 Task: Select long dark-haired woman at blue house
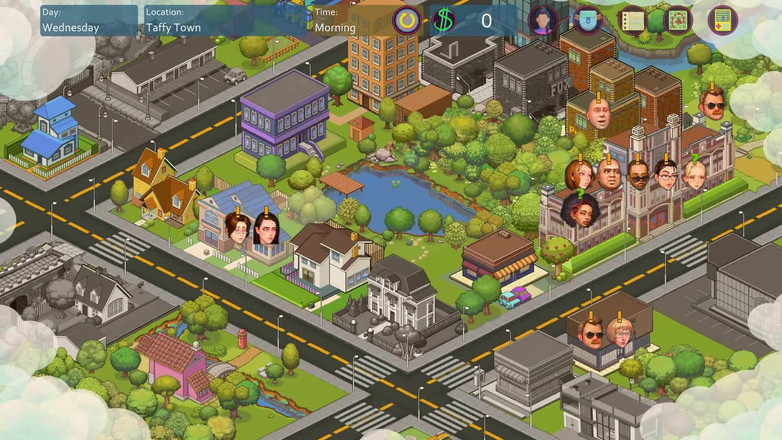point(267,230)
